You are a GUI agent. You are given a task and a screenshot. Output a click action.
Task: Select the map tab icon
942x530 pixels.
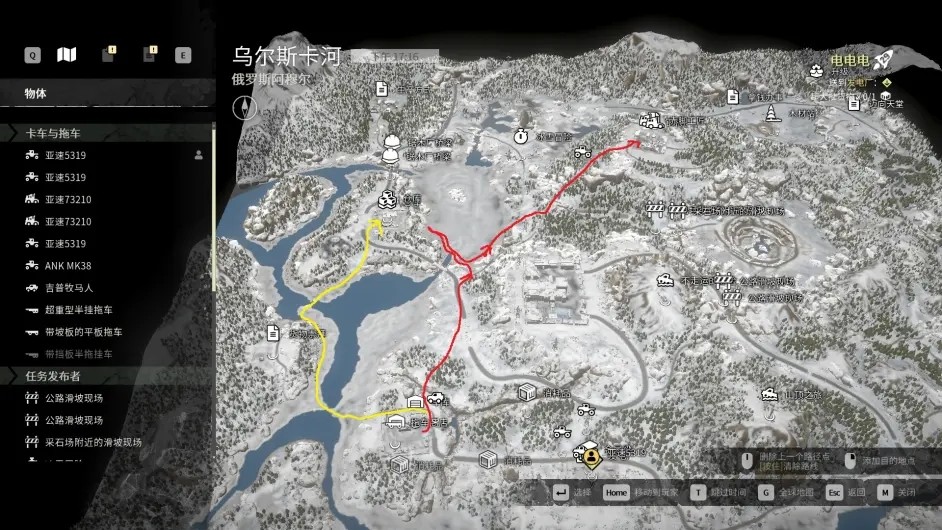(x=67, y=55)
